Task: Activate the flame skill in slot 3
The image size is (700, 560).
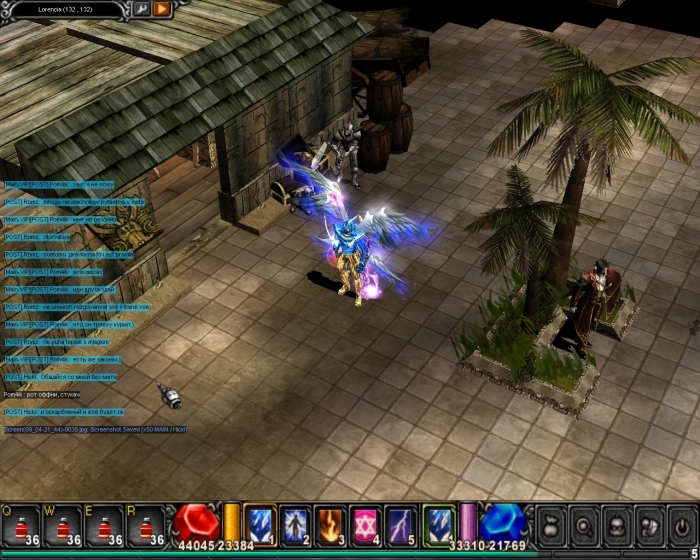Action: (330, 523)
